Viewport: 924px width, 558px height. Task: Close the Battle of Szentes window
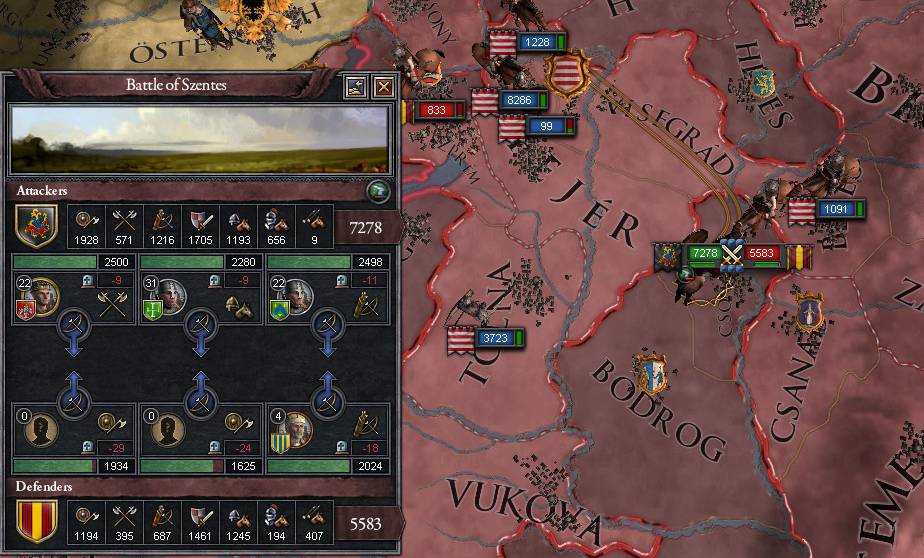383,87
